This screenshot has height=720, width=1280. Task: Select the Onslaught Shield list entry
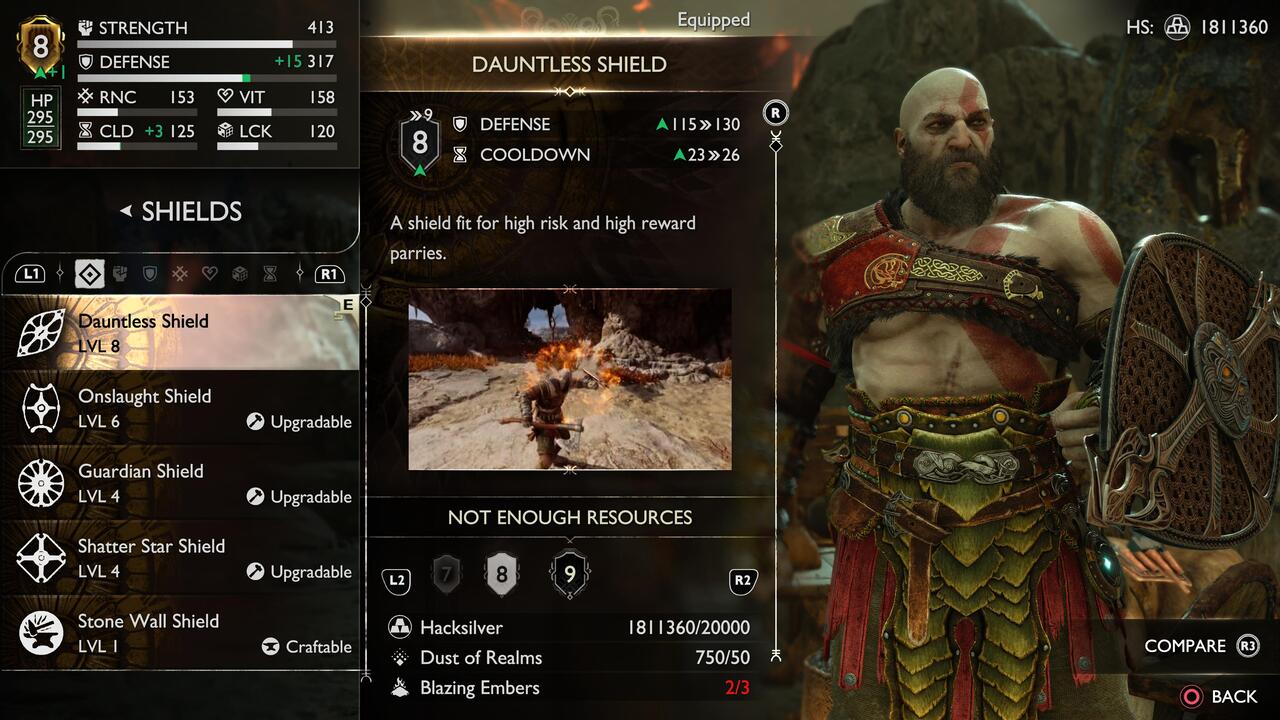(180, 408)
